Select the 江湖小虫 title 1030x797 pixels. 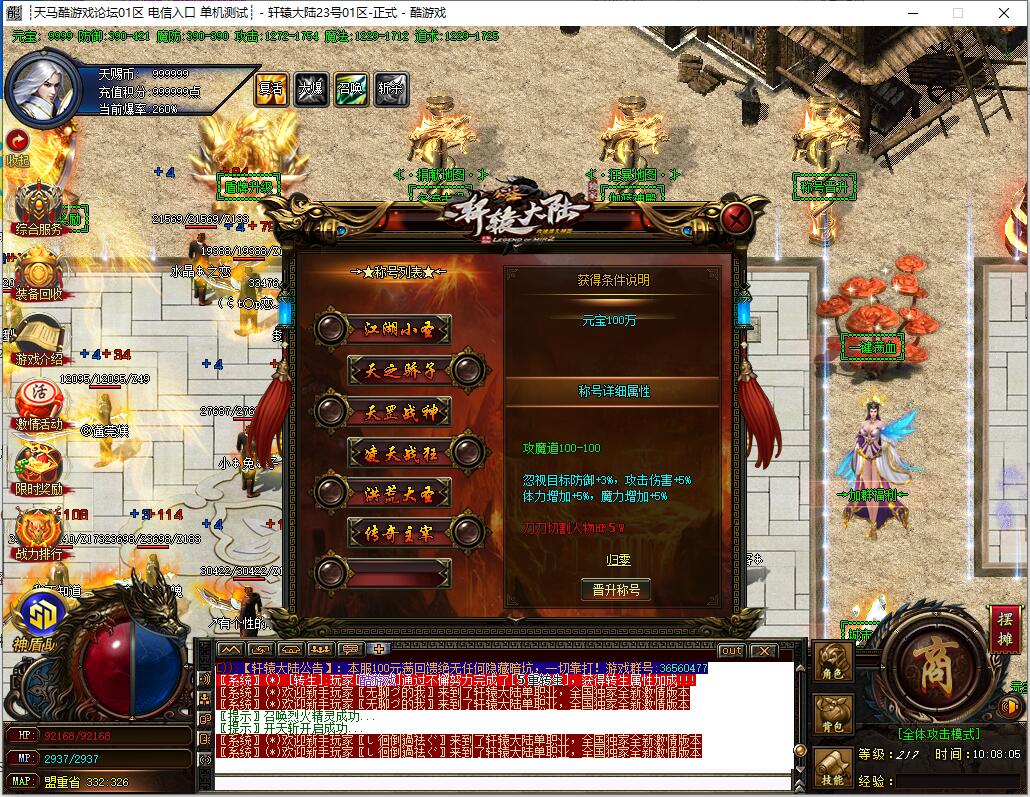pyautogui.click(x=383, y=329)
